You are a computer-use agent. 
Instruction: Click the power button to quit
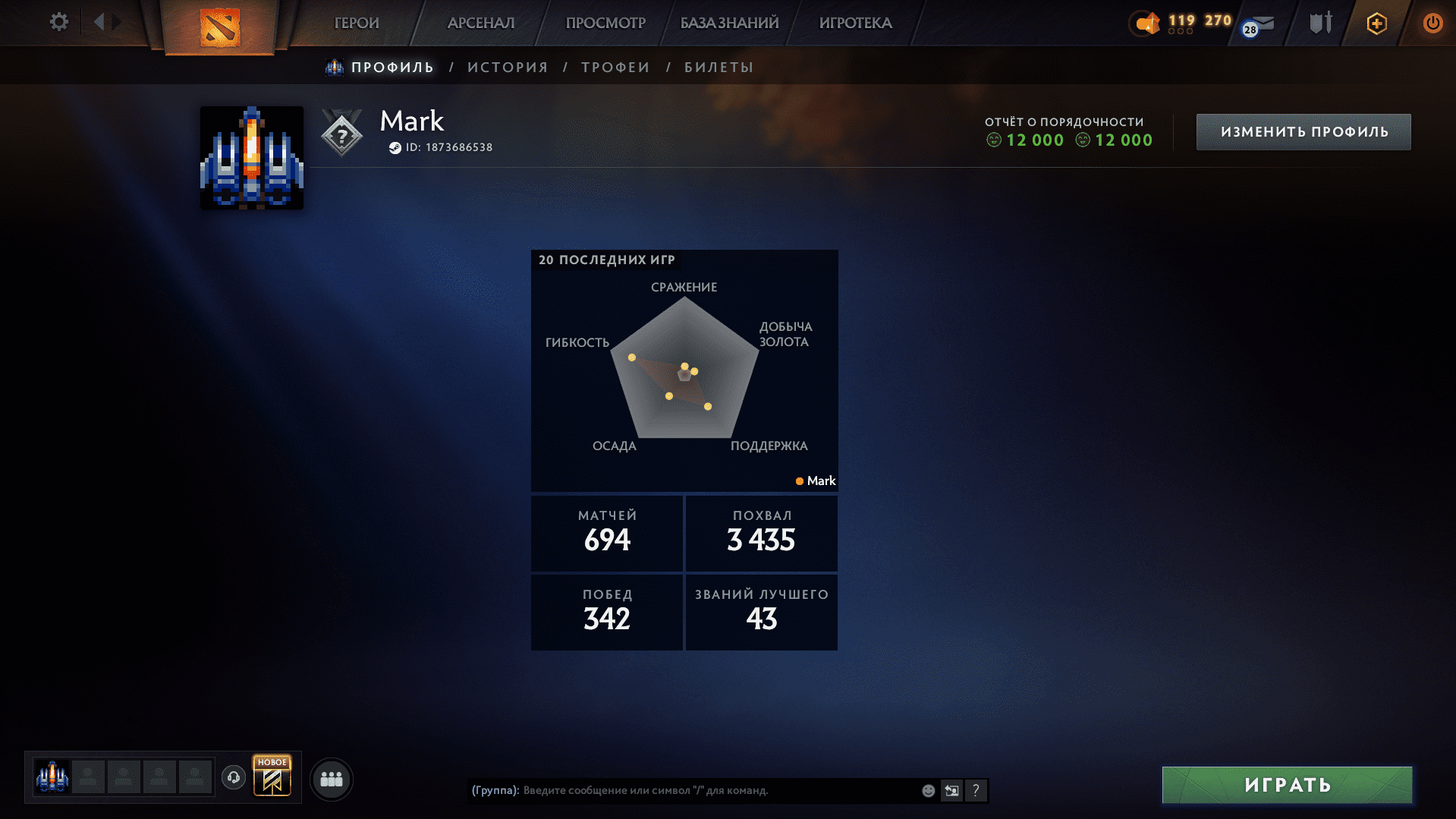pos(1432,23)
